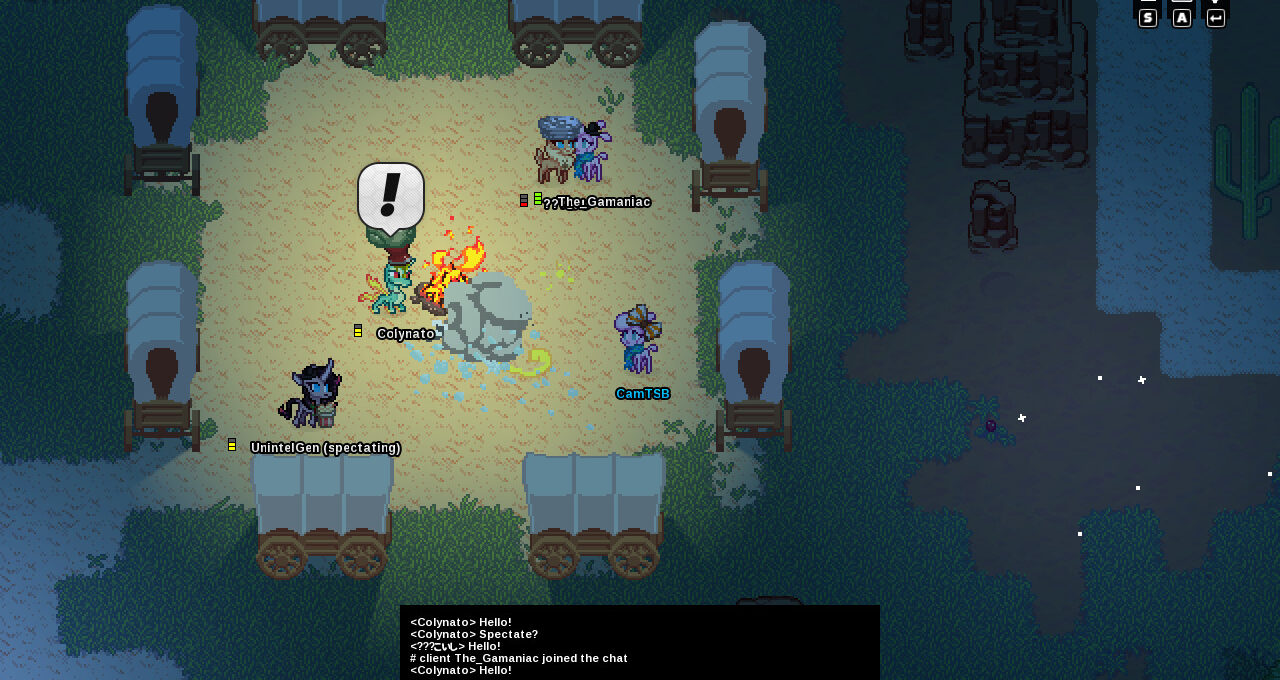The height and width of the screenshot is (680, 1280).
Task: Click the chat log box
Action: tap(640, 643)
